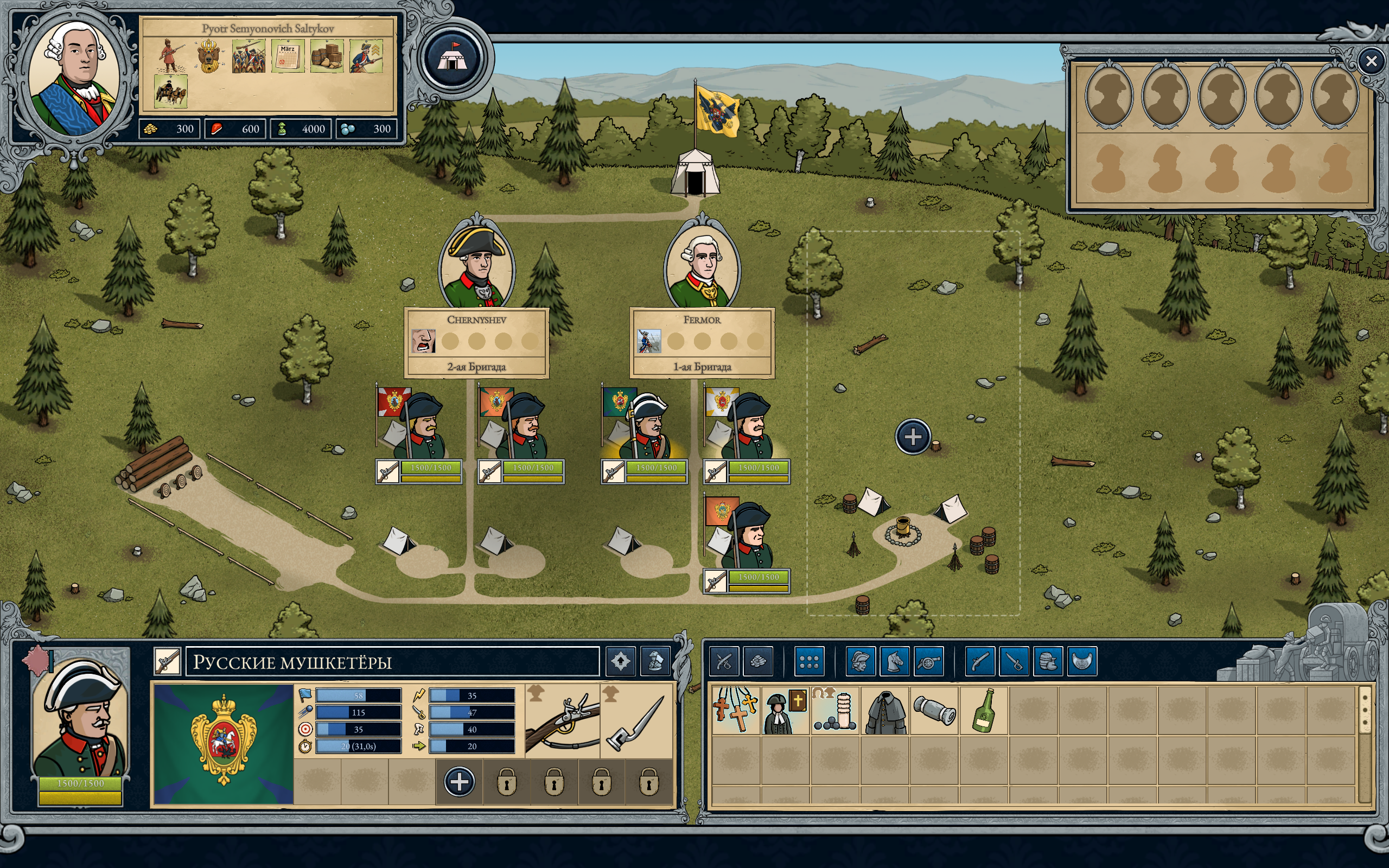Choose the green bottle item
Viewport: 1389px width, 868px height.
pos(984,711)
